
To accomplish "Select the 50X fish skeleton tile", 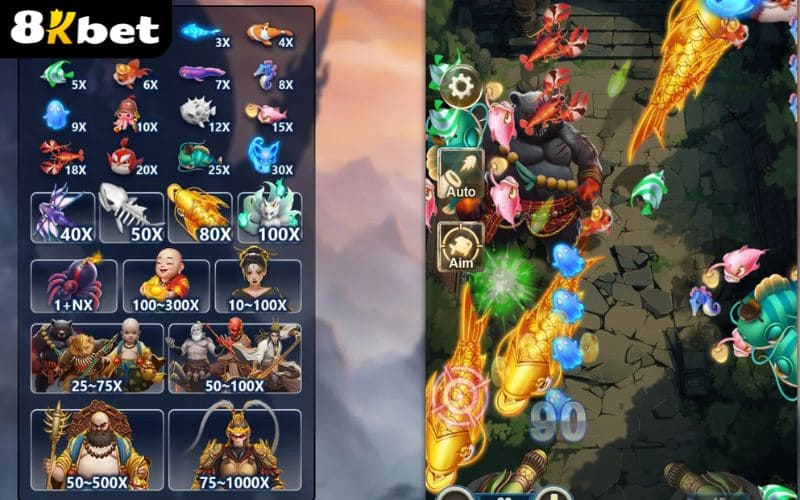I will (x=131, y=217).
